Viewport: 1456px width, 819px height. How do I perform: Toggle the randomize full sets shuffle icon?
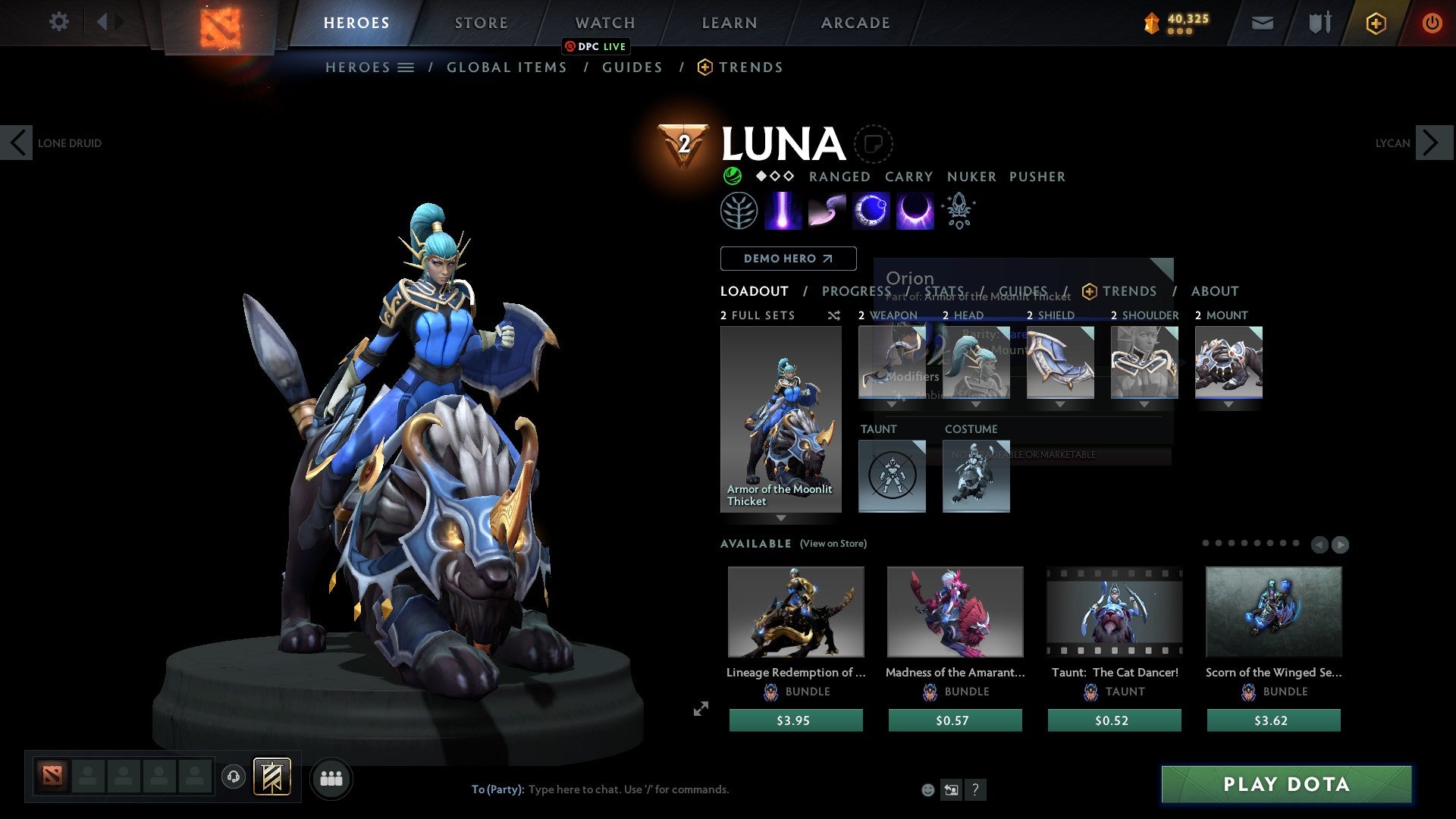[834, 315]
